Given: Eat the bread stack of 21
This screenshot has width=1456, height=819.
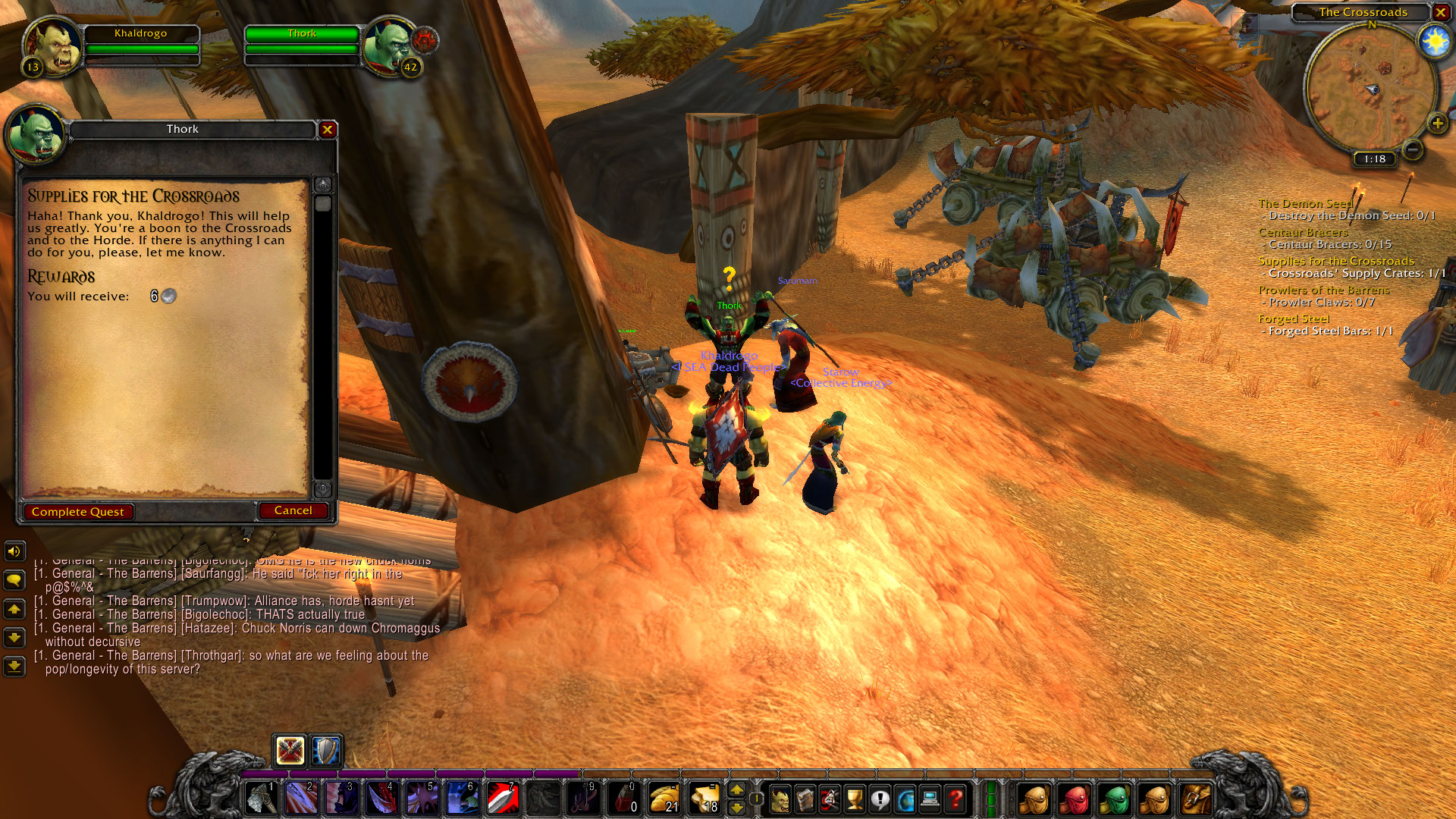Looking at the screenshot, I should pos(664,797).
